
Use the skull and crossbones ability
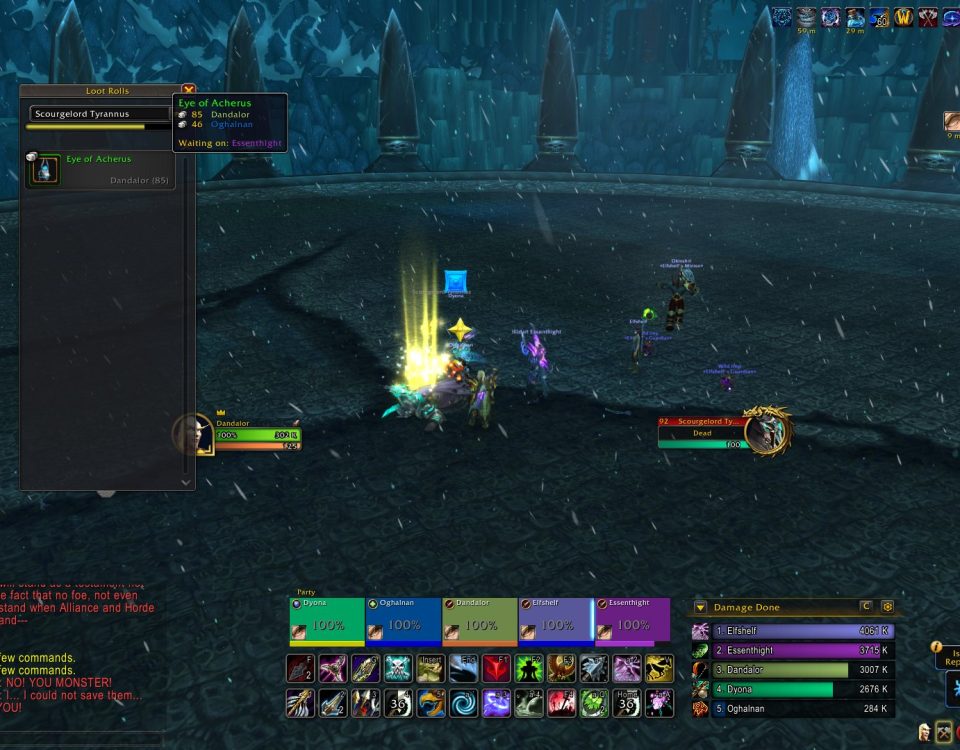coord(400,668)
